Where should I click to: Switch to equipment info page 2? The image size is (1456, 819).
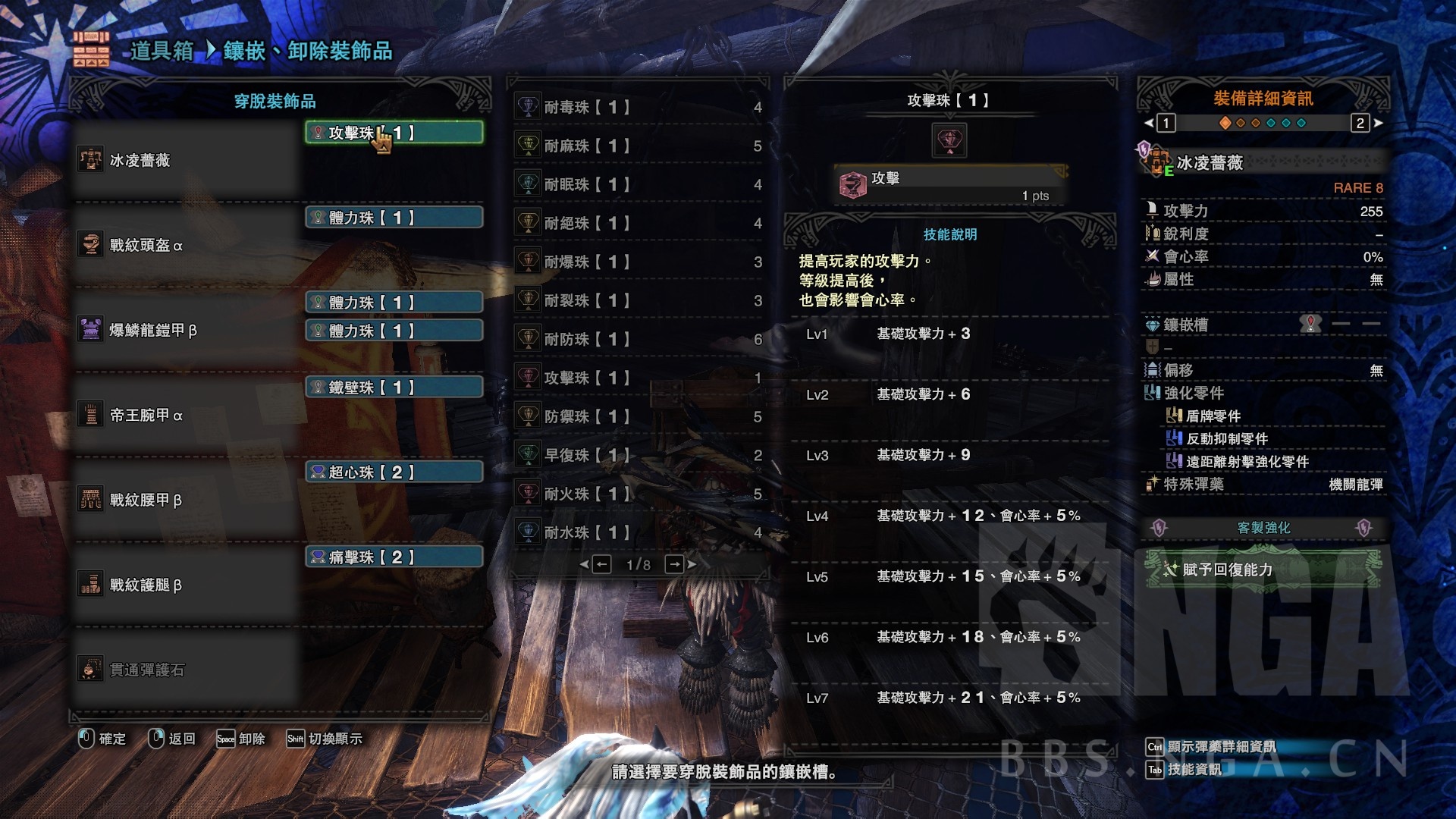[x=1360, y=123]
